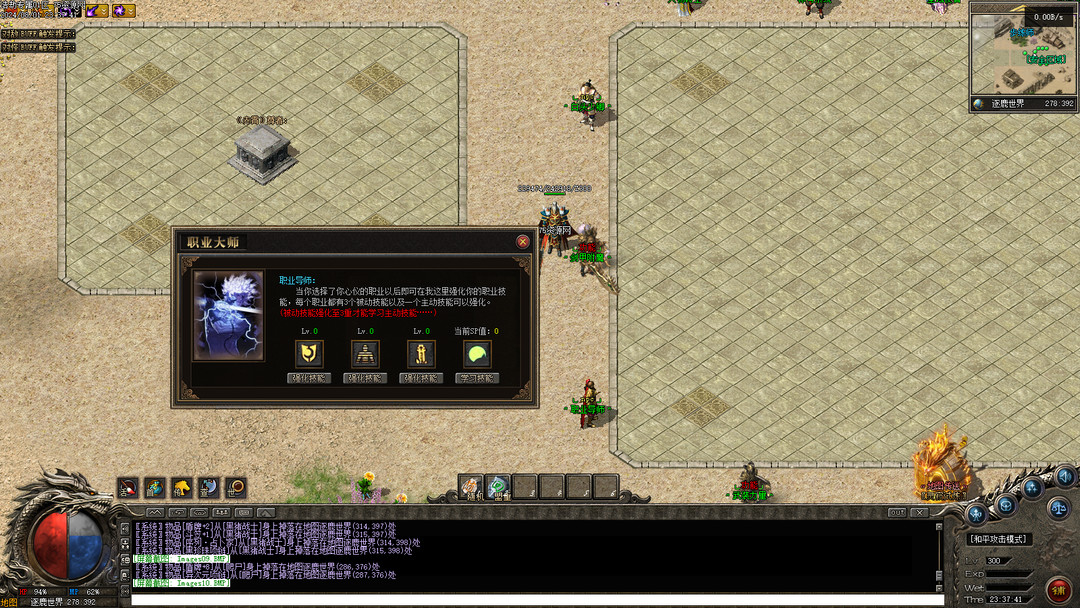Open the scales trade button
The width and height of the screenshot is (1080, 608).
(x=1060, y=508)
